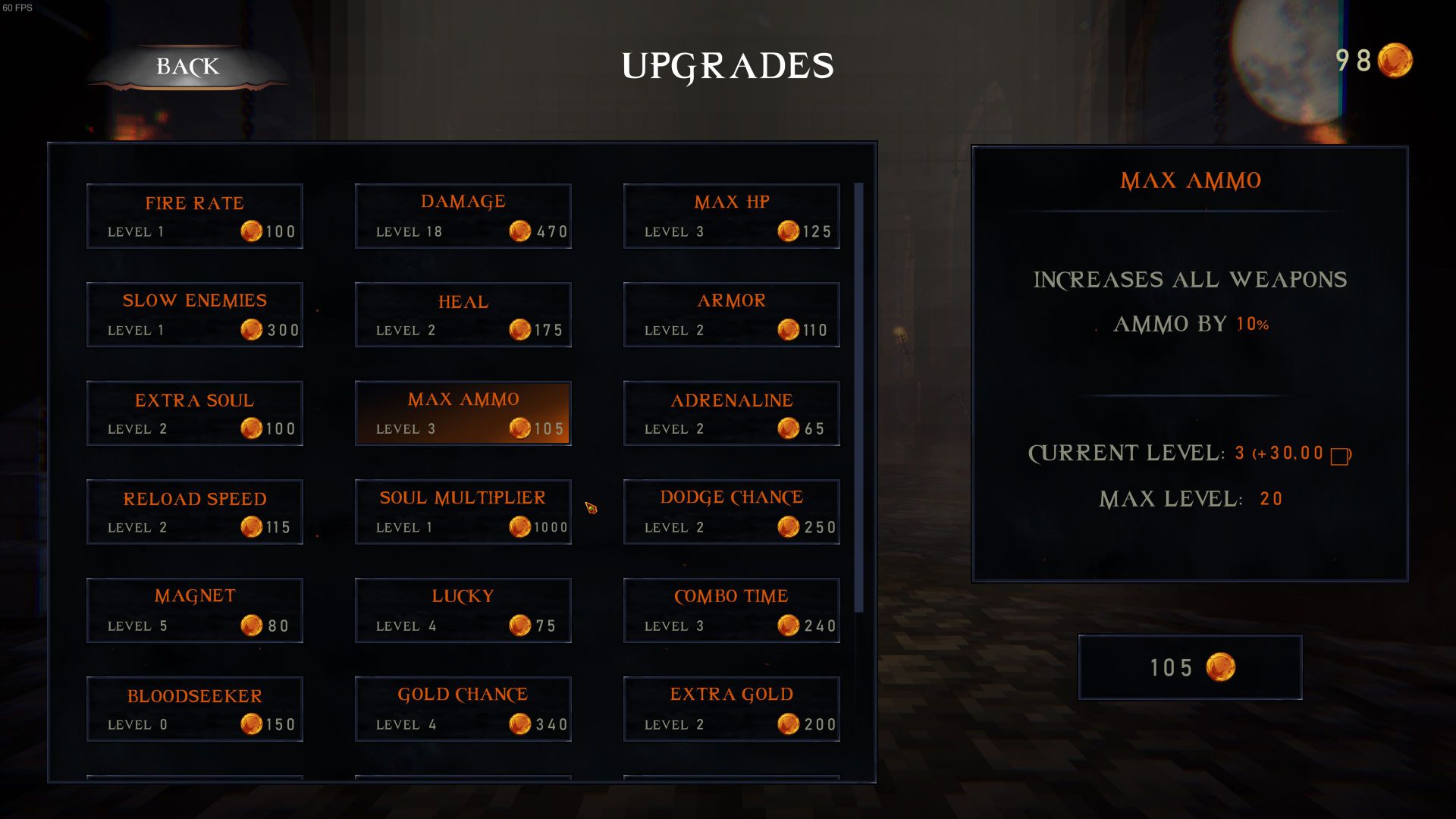This screenshot has width=1456, height=819.
Task: Pick the Combo Time upgrade
Action: click(732, 610)
